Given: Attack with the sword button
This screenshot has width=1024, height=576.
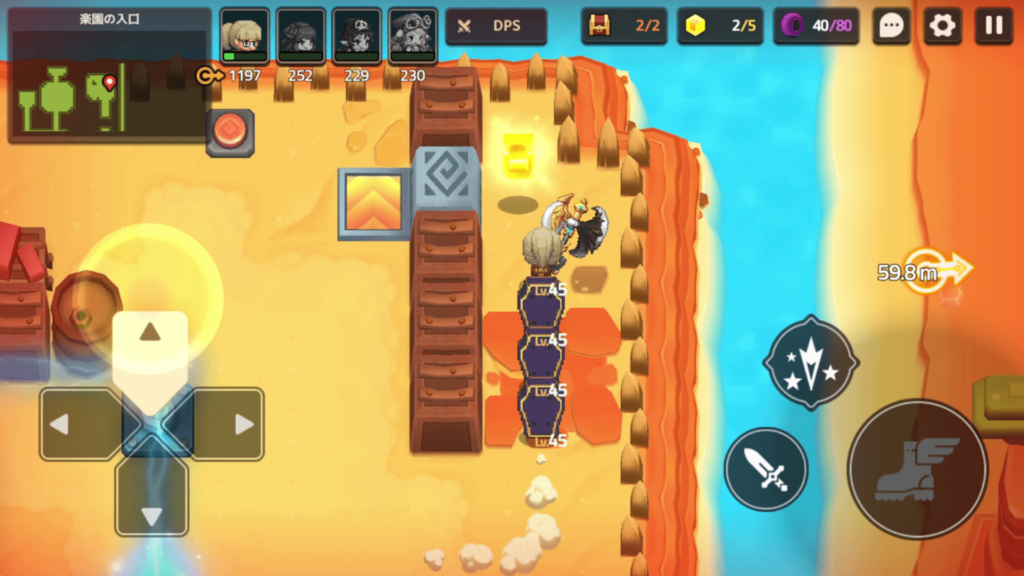Looking at the screenshot, I should [x=766, y=469].
